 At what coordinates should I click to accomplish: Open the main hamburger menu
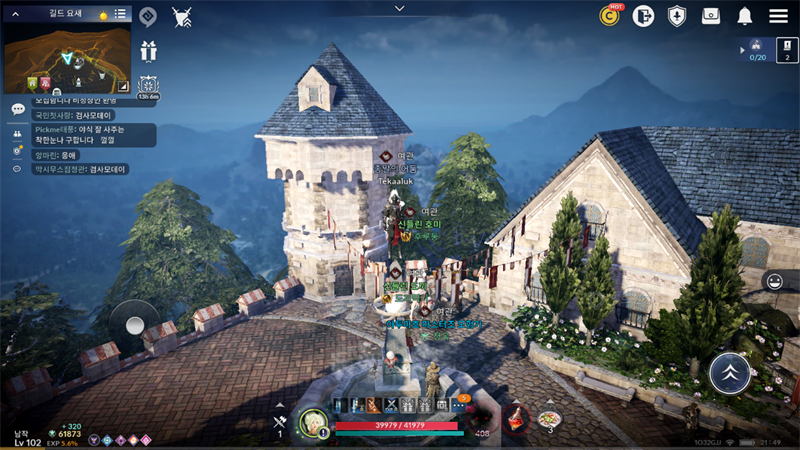pos(778,16)
